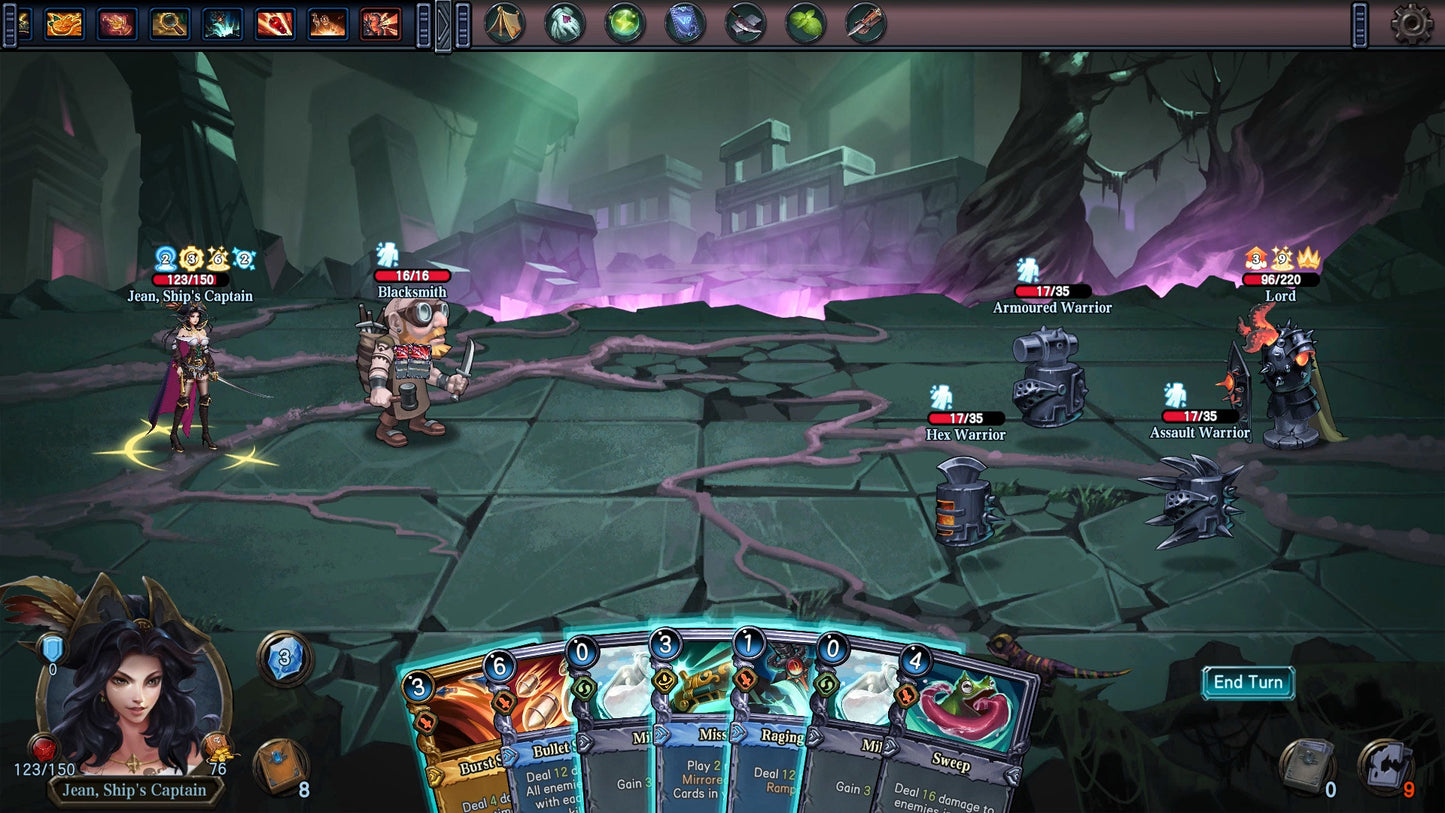Image resolution: width=1445 pixels, height=813 pixels.
Task: Inspect the blue card-back relic
Action: [685, 23]
